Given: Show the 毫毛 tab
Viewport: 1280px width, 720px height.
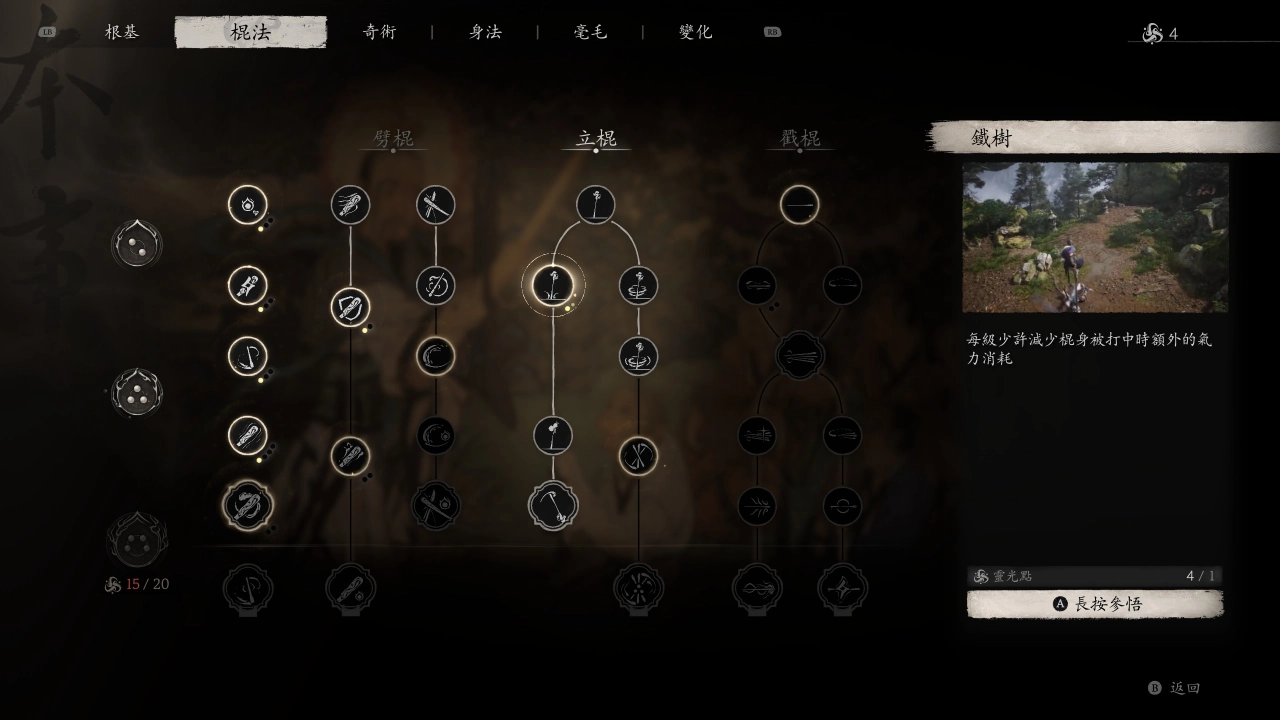Looking at the screenshot, I should point(590,32).
